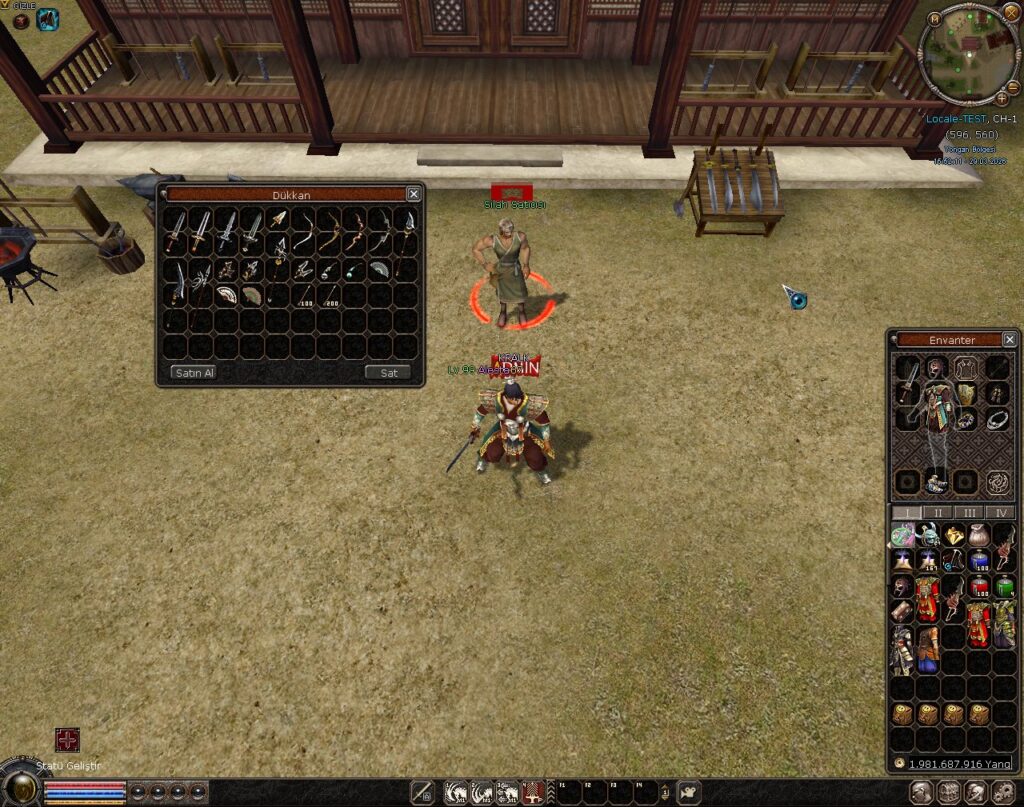Screen dimensions: 1024x807
Task: Close the Envanter inventory window
Action: point(1009,340)
